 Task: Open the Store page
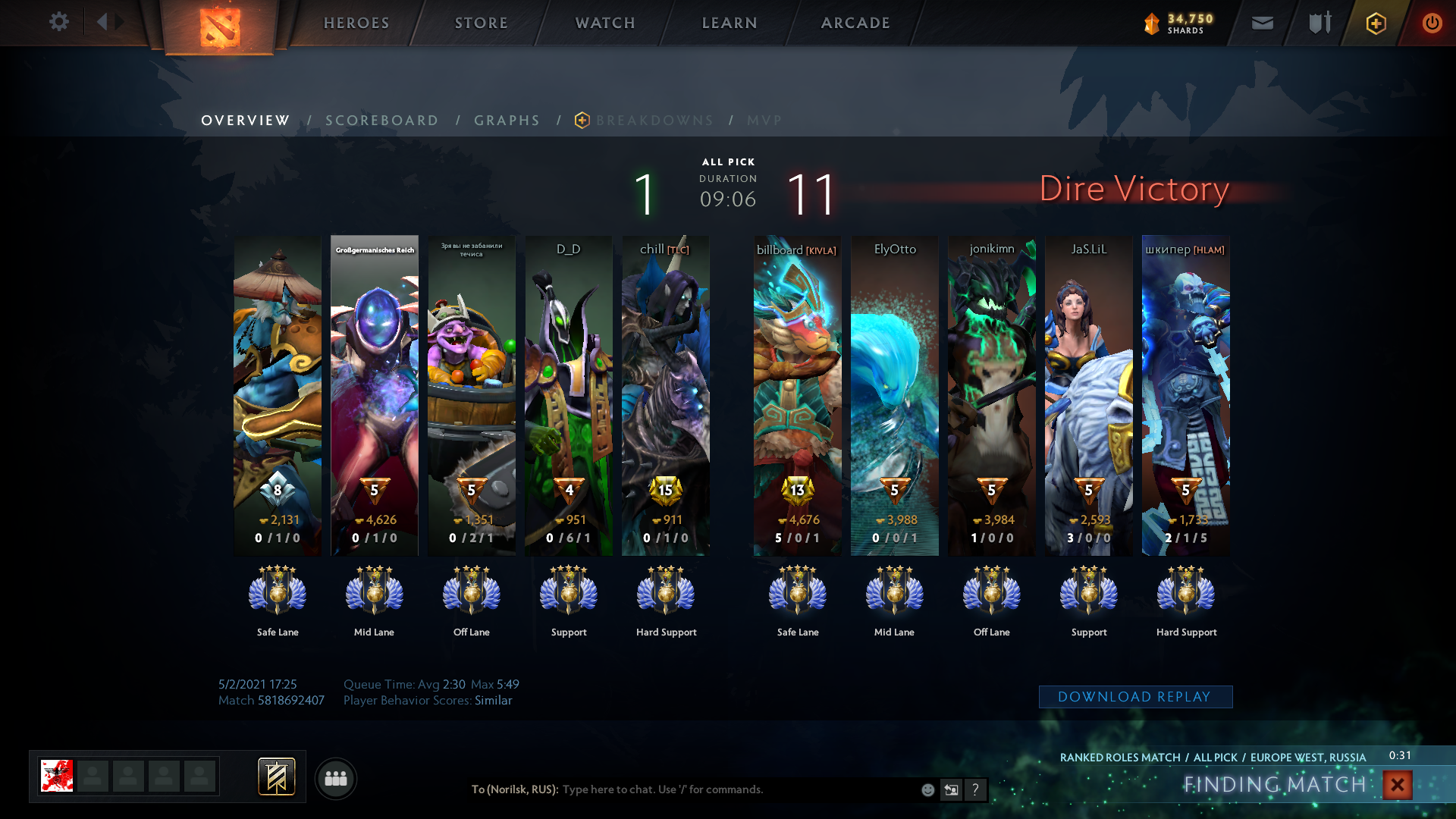click(x=482, y=23)
